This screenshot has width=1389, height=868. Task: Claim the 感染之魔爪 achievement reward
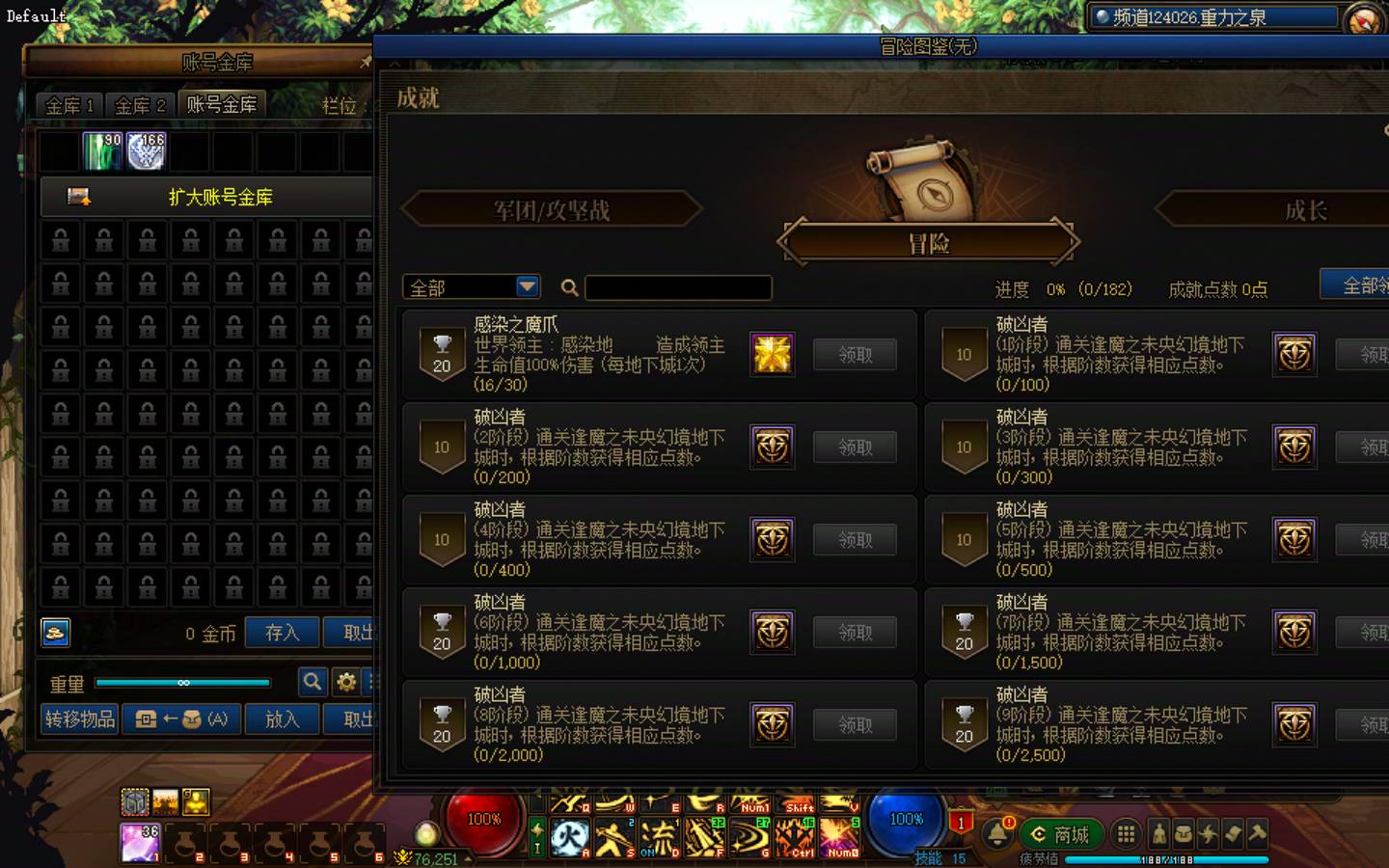click(854, 354)
